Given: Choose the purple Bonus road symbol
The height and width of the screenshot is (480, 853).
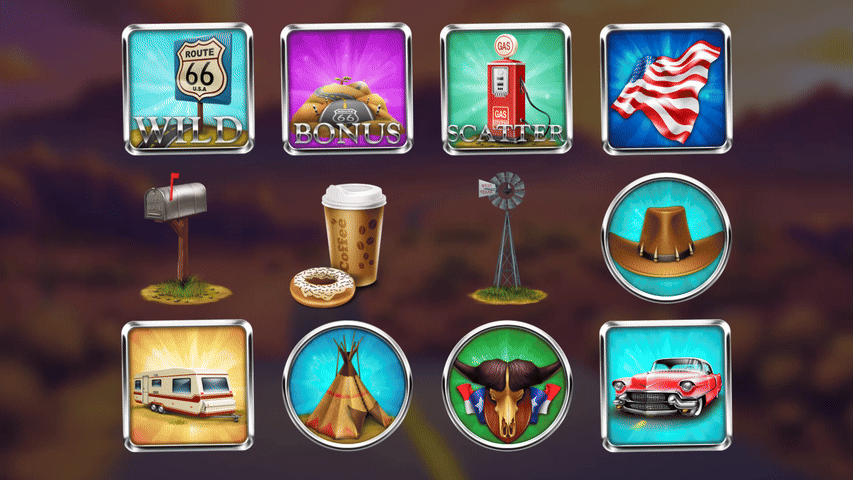Looking at the screenshot, I should (346, 89).
